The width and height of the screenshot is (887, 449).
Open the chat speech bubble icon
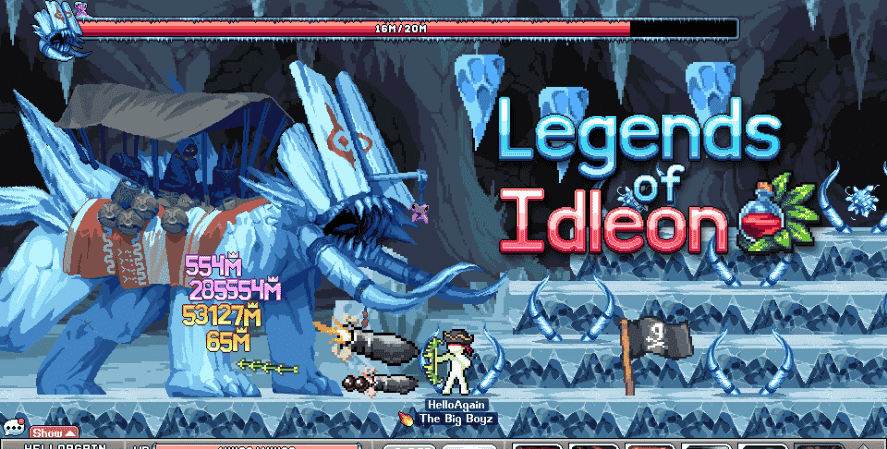13,429
